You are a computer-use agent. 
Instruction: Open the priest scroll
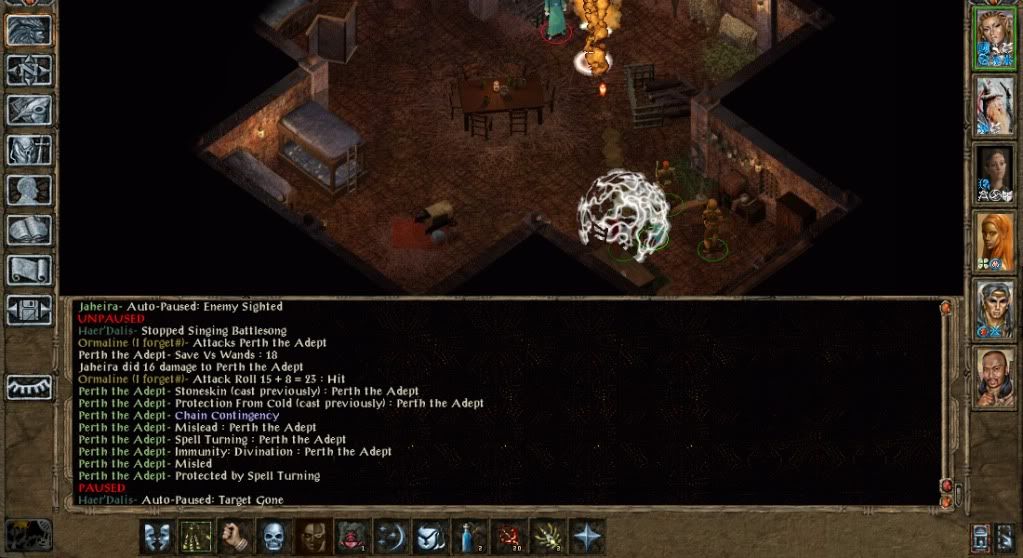pyautogui.click(x=30, y=270)
